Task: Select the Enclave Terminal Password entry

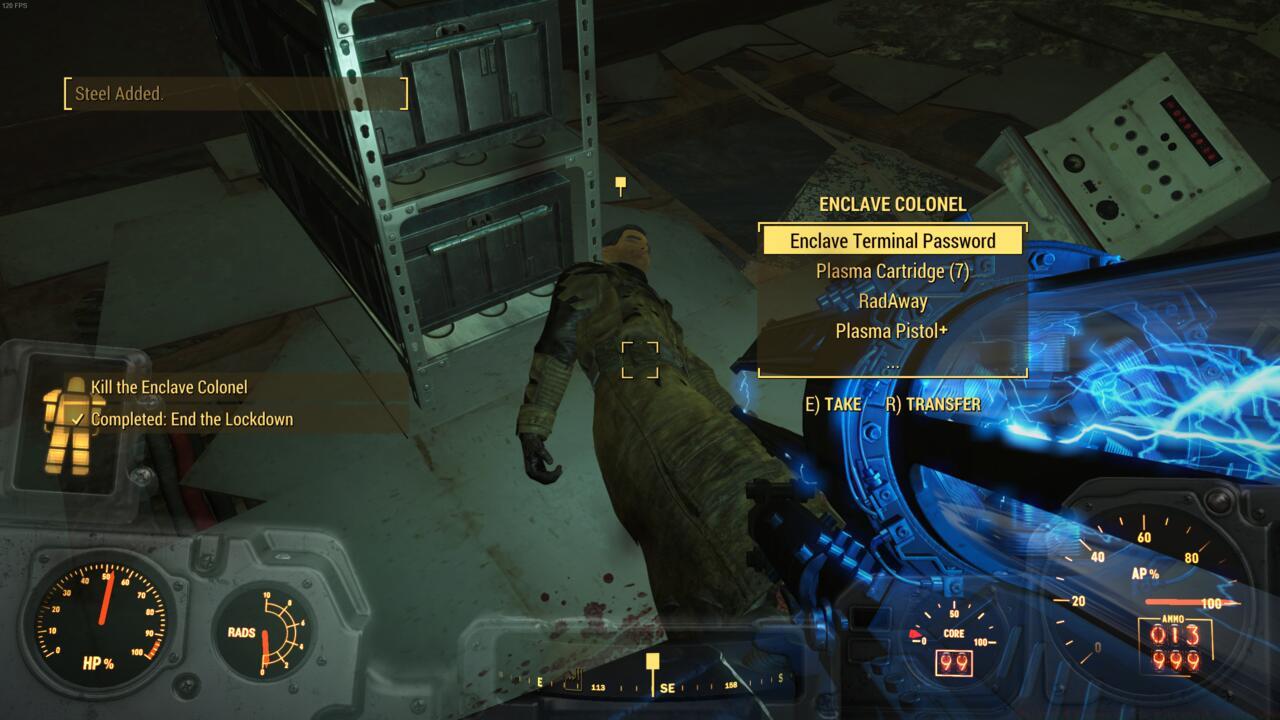Action: [893, 240]
